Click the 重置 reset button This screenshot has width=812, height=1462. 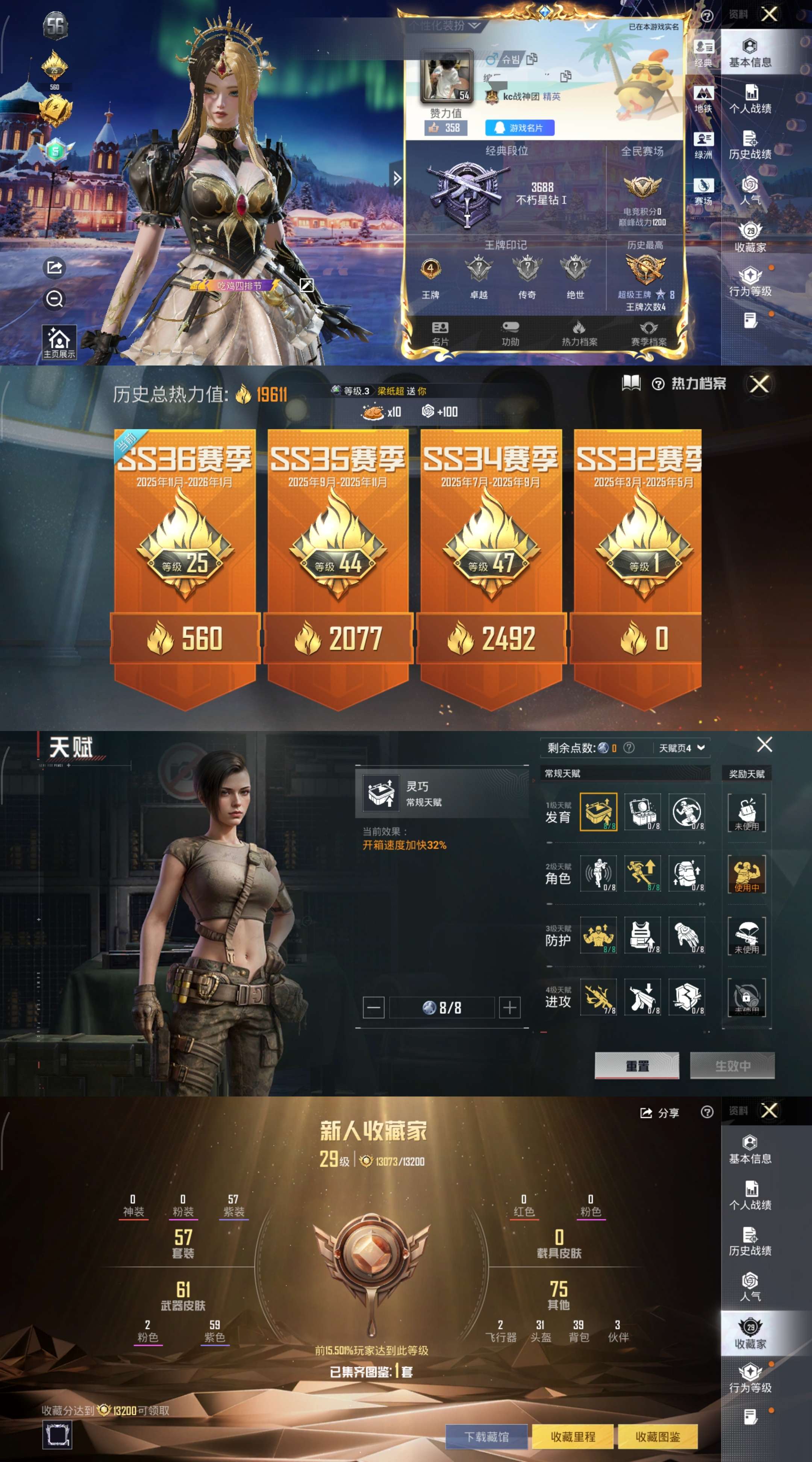click(637, 1066)
